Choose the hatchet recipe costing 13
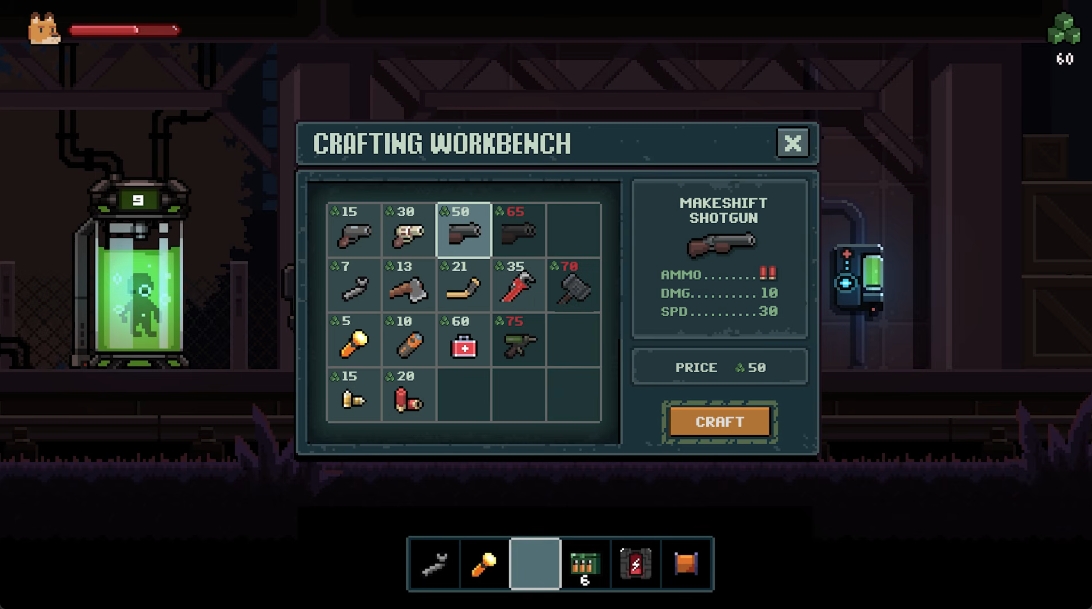 click(409, 286)
